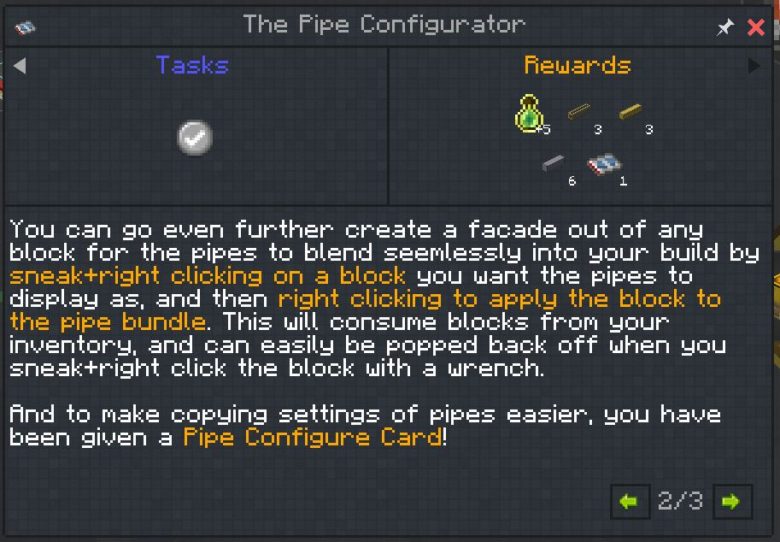The image size is (780, 542).
Task: Claim the experience bottle reward
Action: click(530, 115)
